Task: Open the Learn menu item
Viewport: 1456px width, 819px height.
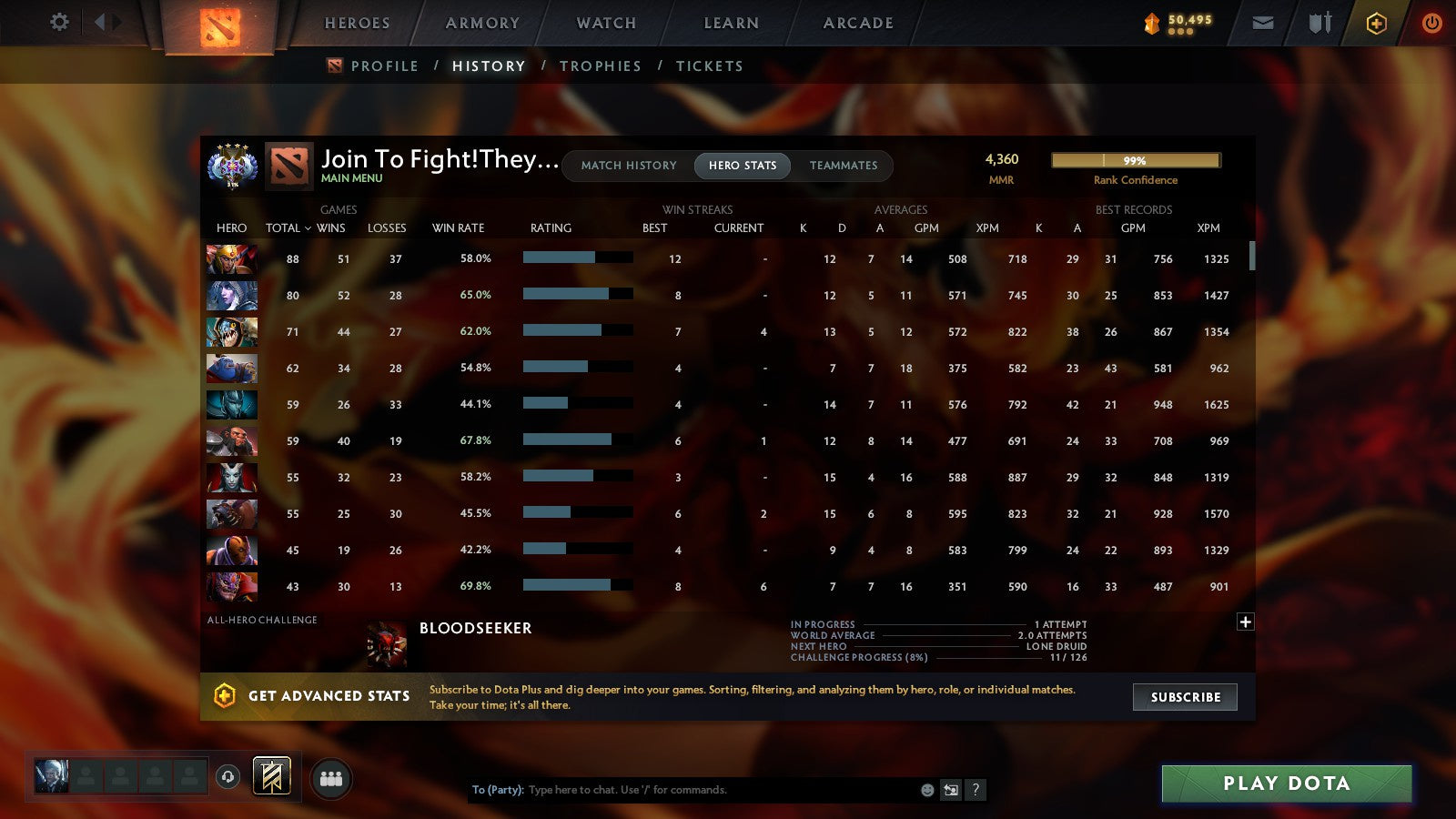Action: pos(729,23)
